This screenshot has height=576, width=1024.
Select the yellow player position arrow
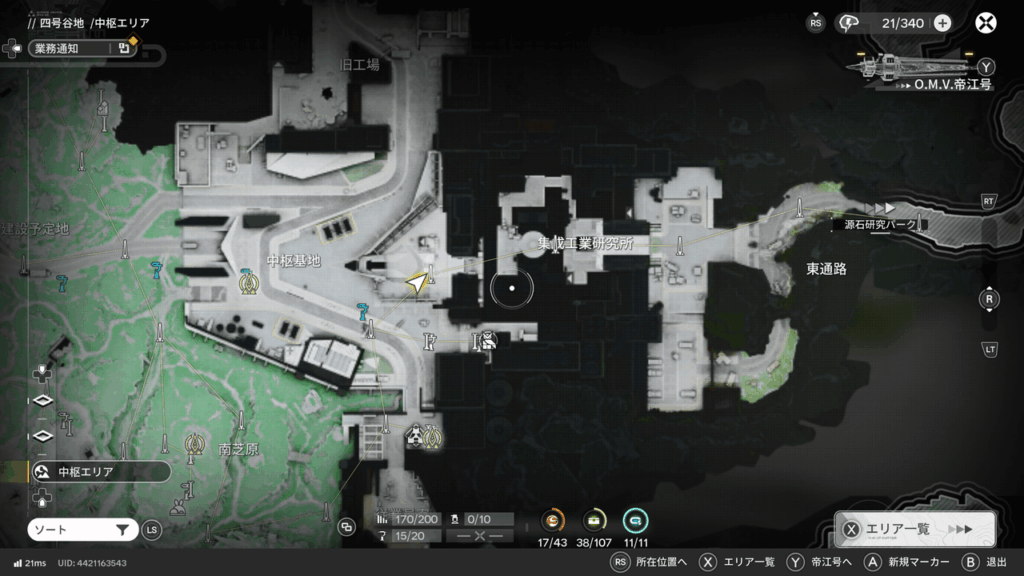click(x=417, y=286)
